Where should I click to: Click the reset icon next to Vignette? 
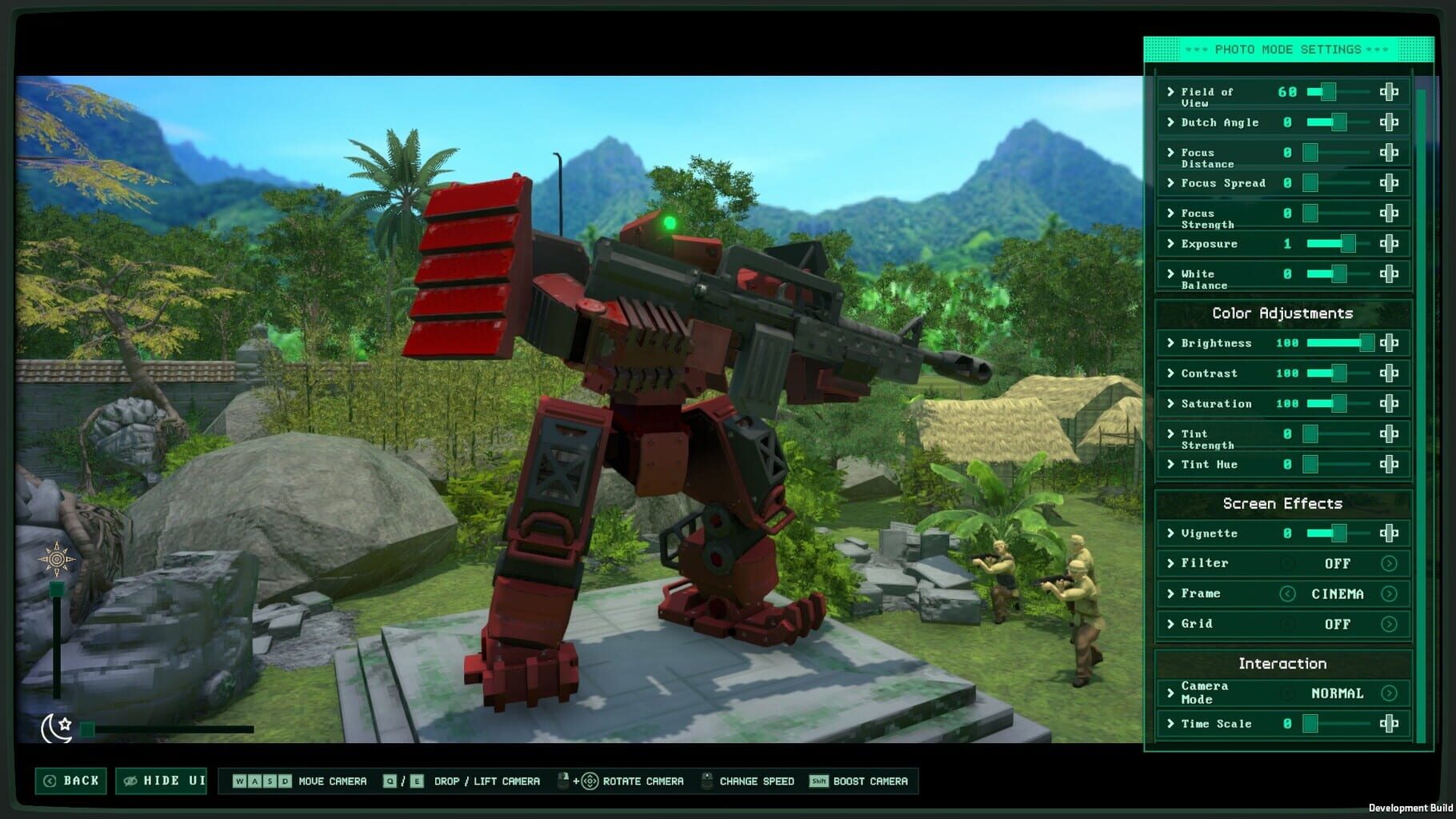(1389, 533)
